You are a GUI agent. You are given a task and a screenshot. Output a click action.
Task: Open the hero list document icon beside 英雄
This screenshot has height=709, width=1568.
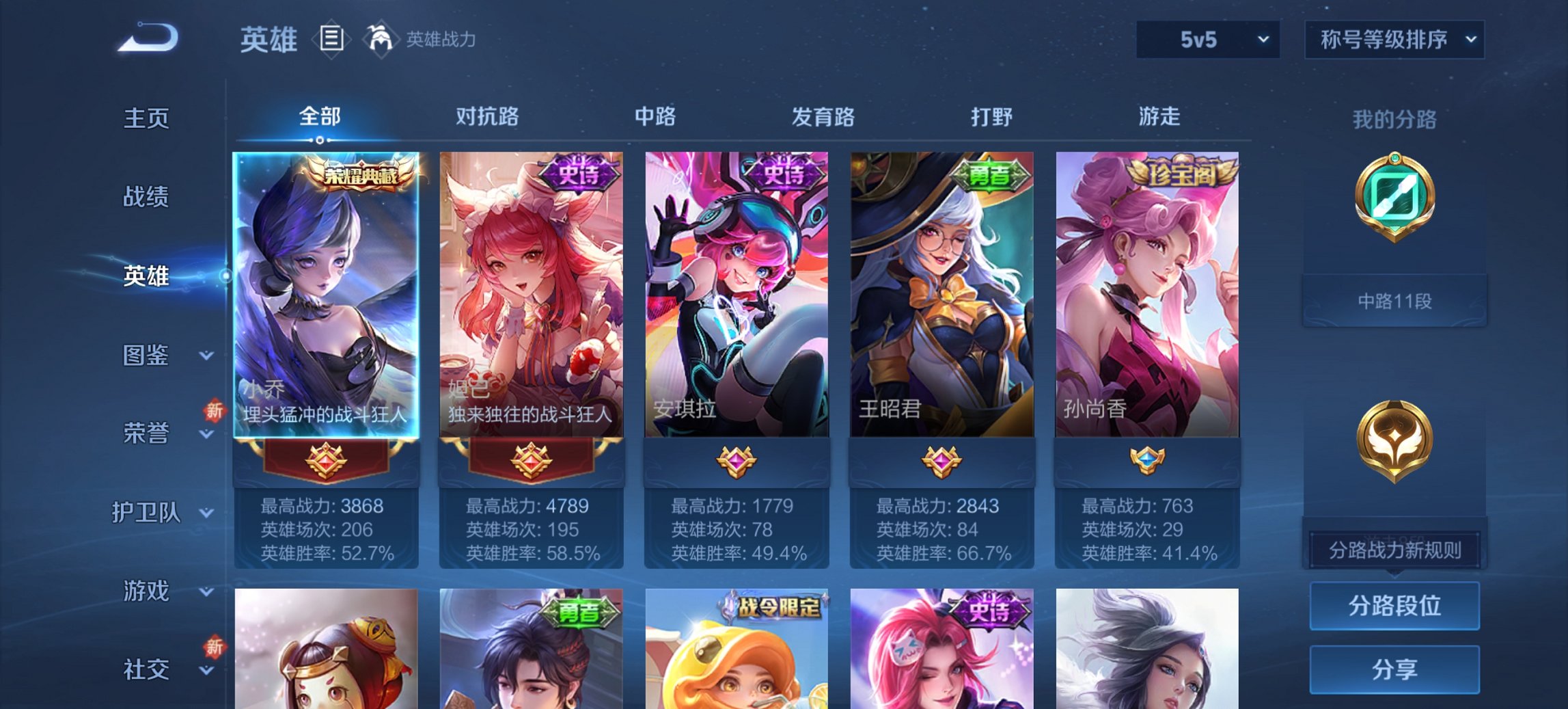click(330, 40)
